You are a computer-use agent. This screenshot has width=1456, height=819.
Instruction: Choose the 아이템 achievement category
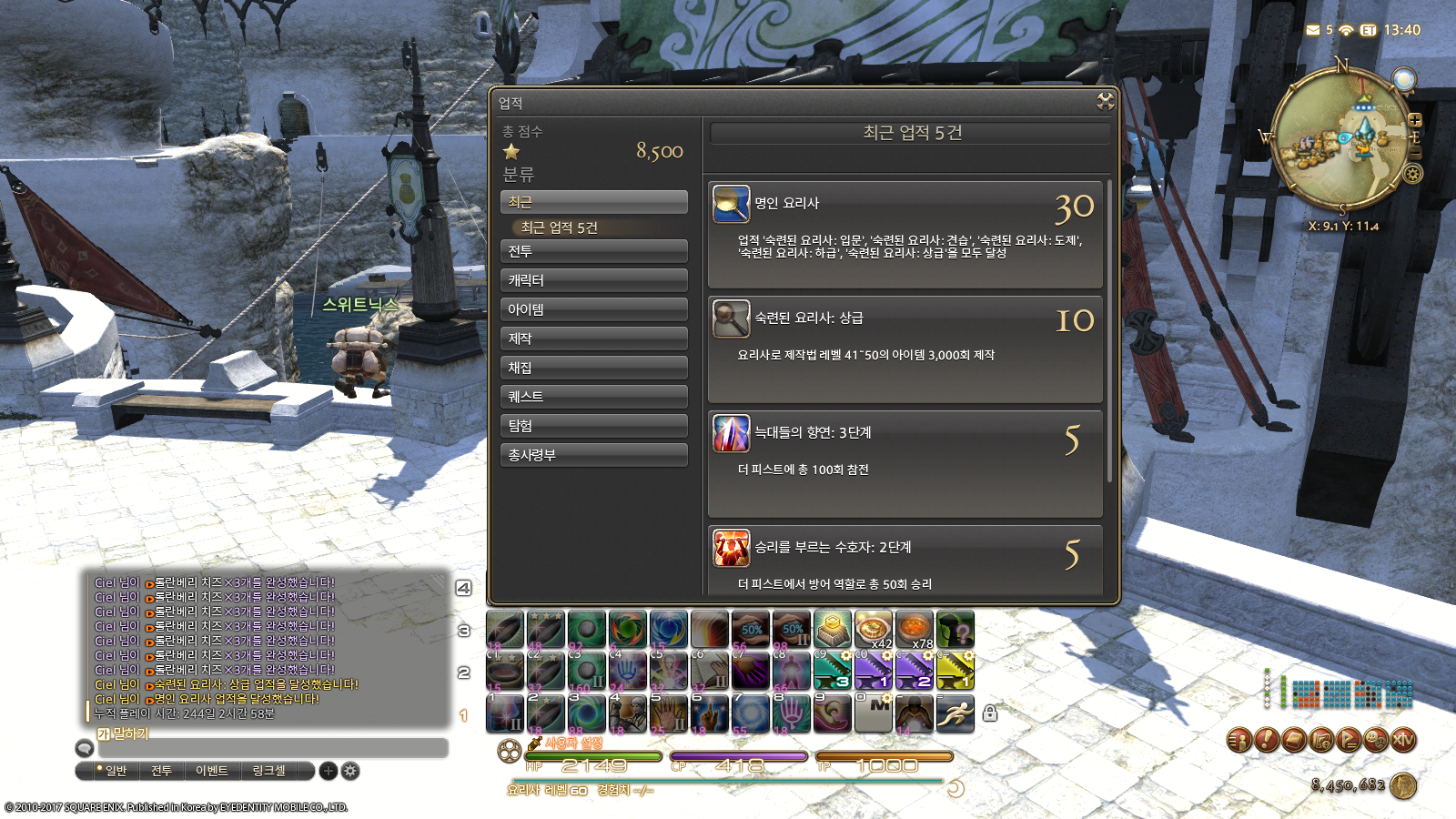point(593,309)
